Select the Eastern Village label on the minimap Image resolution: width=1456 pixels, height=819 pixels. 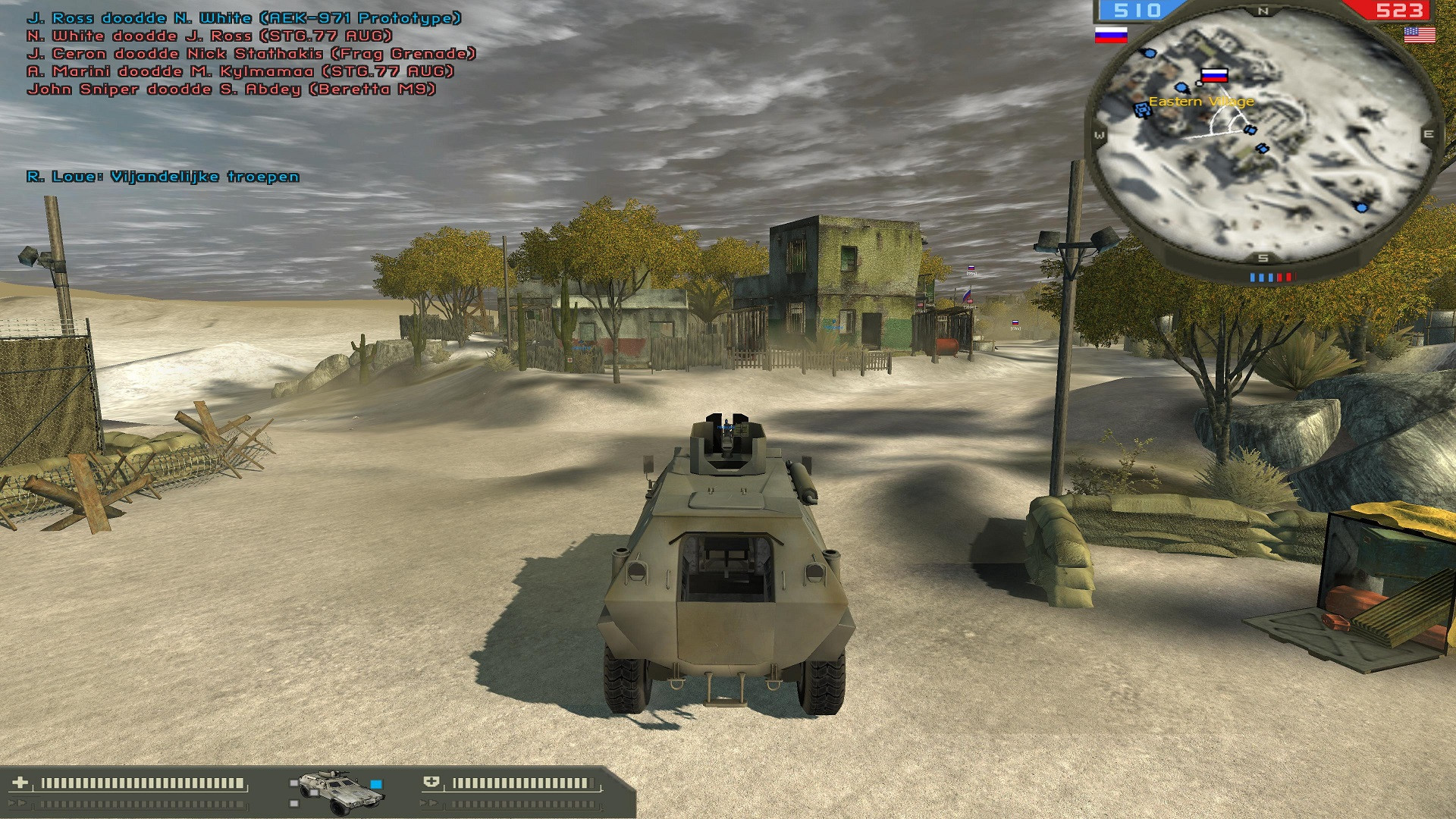click(x=1202, y=102)
